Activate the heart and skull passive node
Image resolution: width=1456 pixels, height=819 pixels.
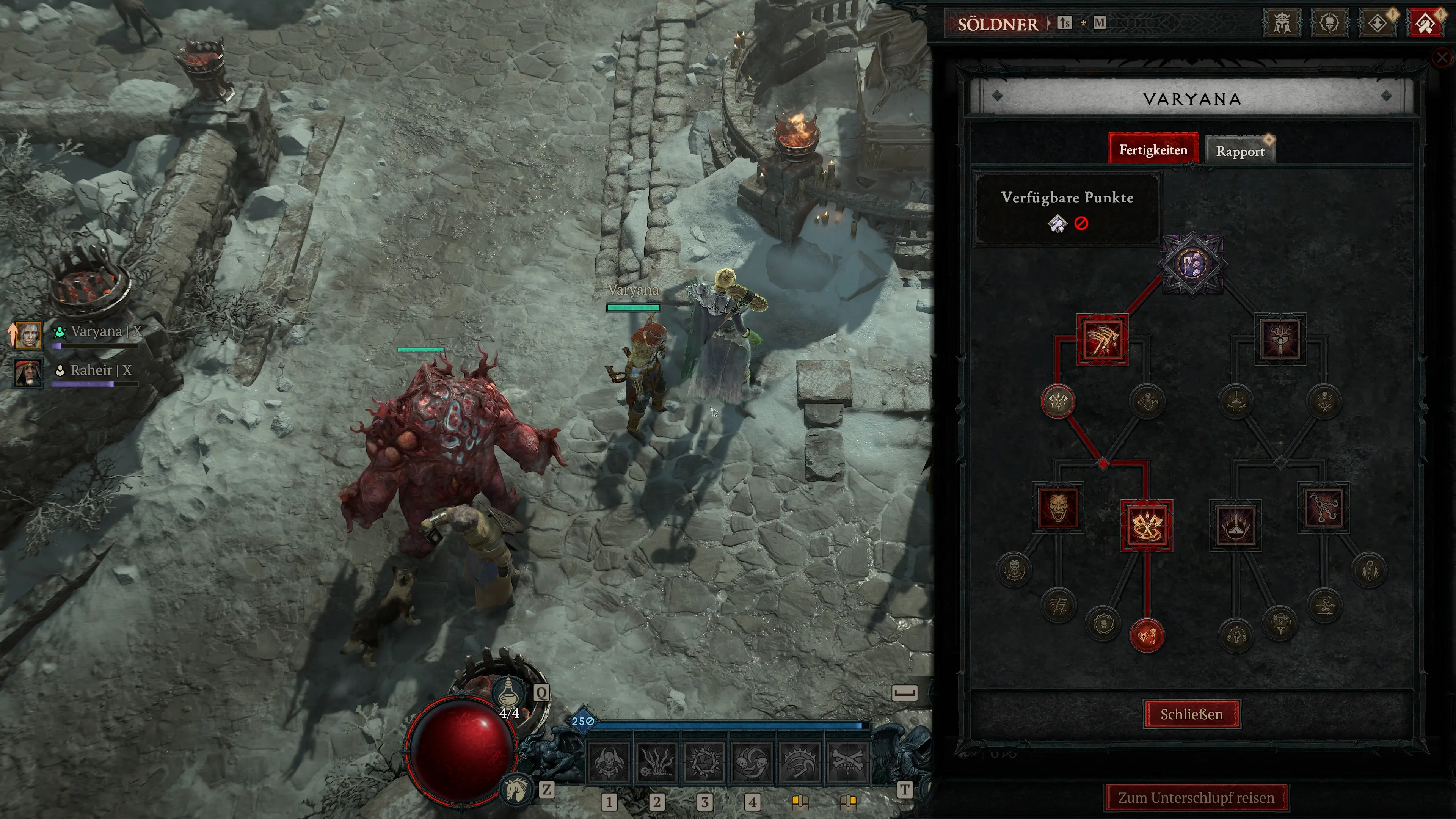[1146, 635]
